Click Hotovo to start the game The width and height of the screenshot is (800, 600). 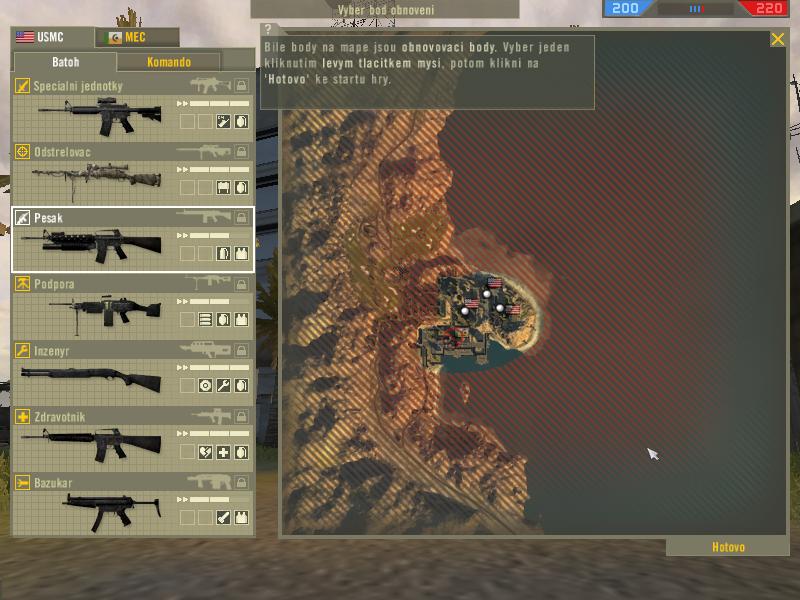728,547
